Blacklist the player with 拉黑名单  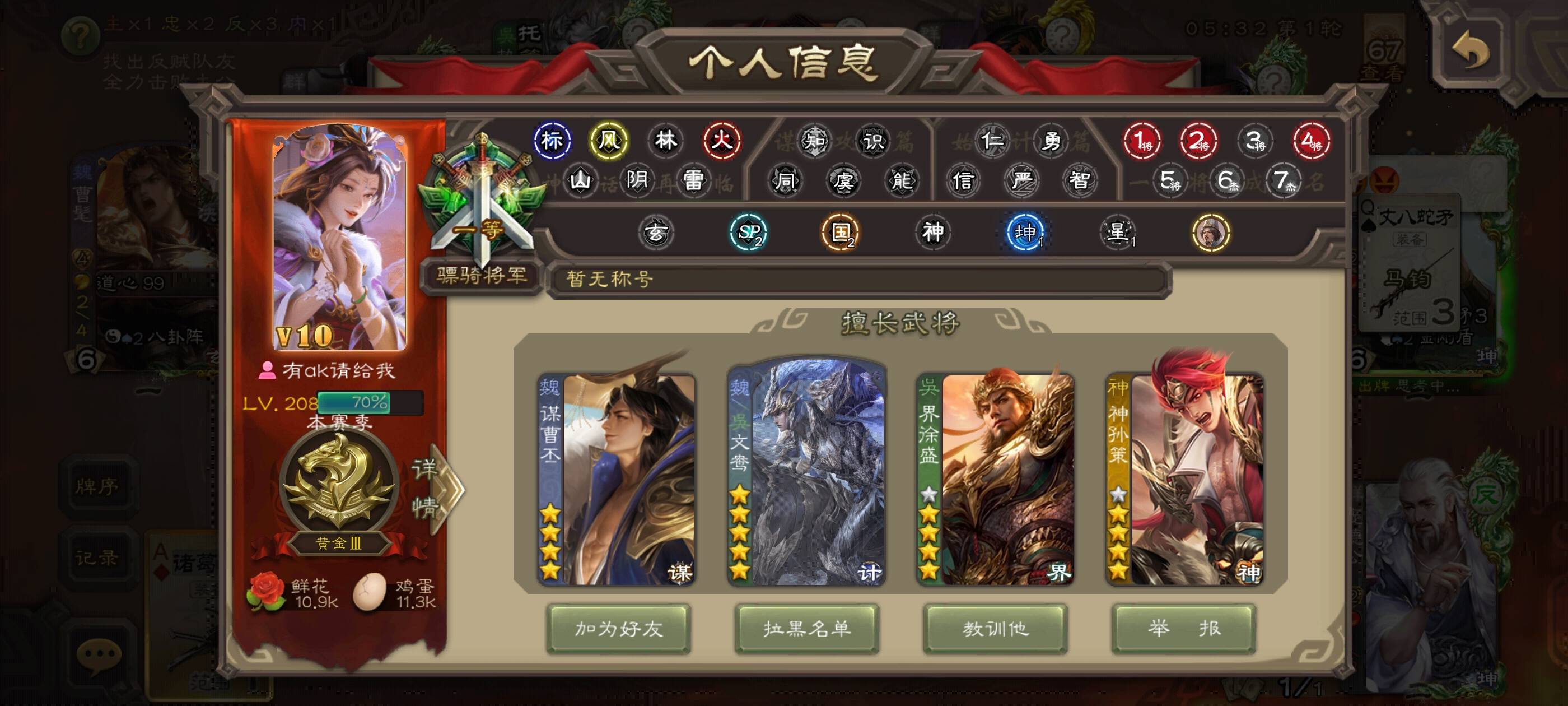(806, 629)
